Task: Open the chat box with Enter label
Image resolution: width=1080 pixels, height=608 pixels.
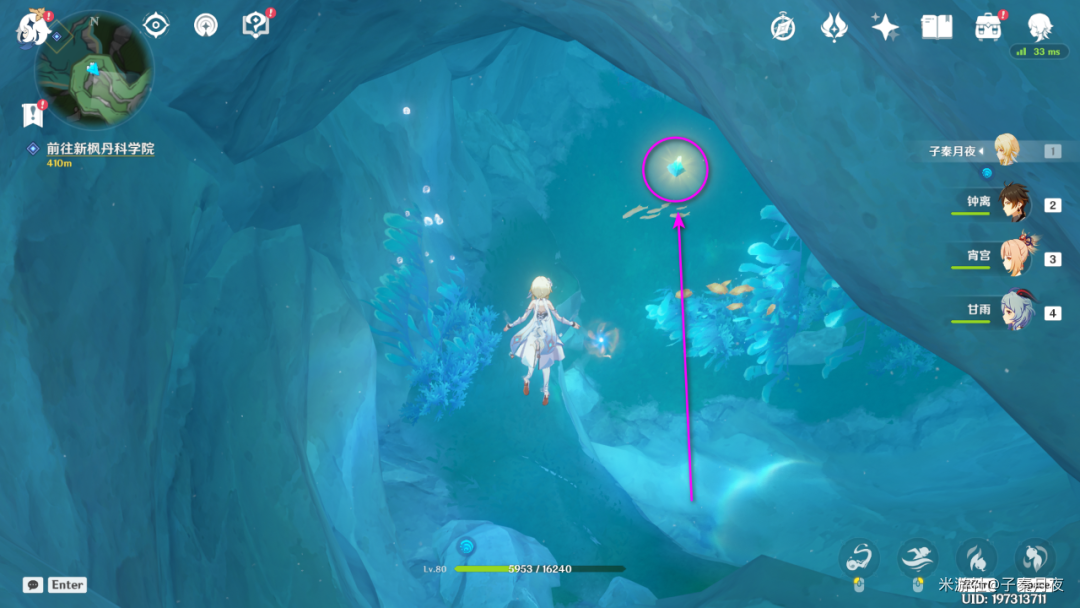Action: click(55, 584)
